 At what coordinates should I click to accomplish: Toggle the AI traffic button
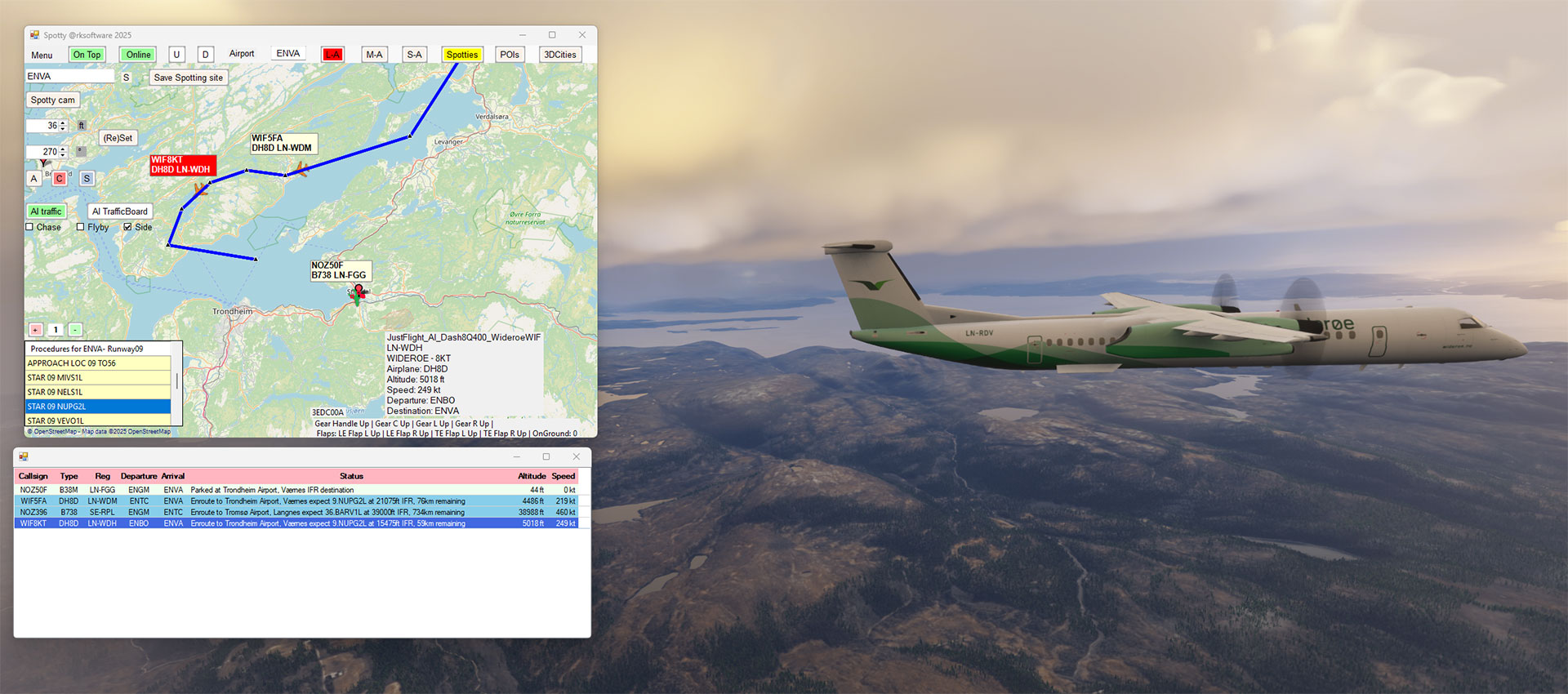(x=46, y=211)
